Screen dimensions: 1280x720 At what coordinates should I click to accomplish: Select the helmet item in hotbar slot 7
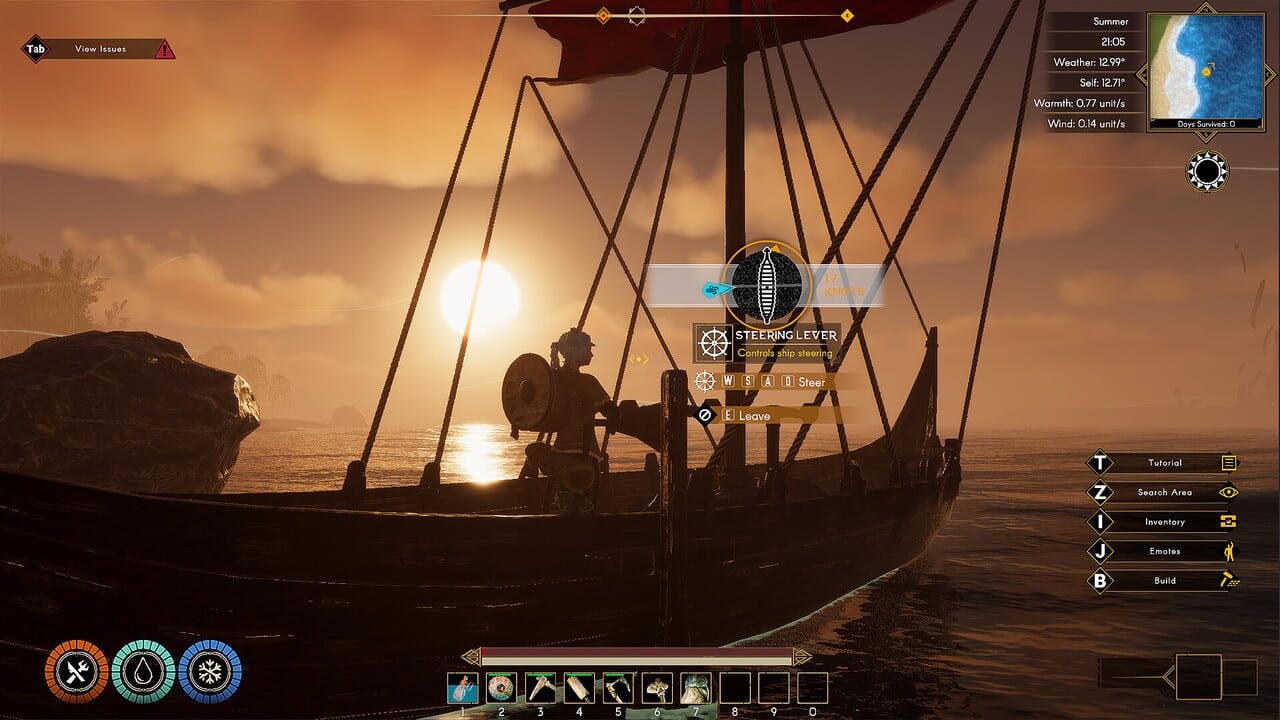[x=696, y=688]
